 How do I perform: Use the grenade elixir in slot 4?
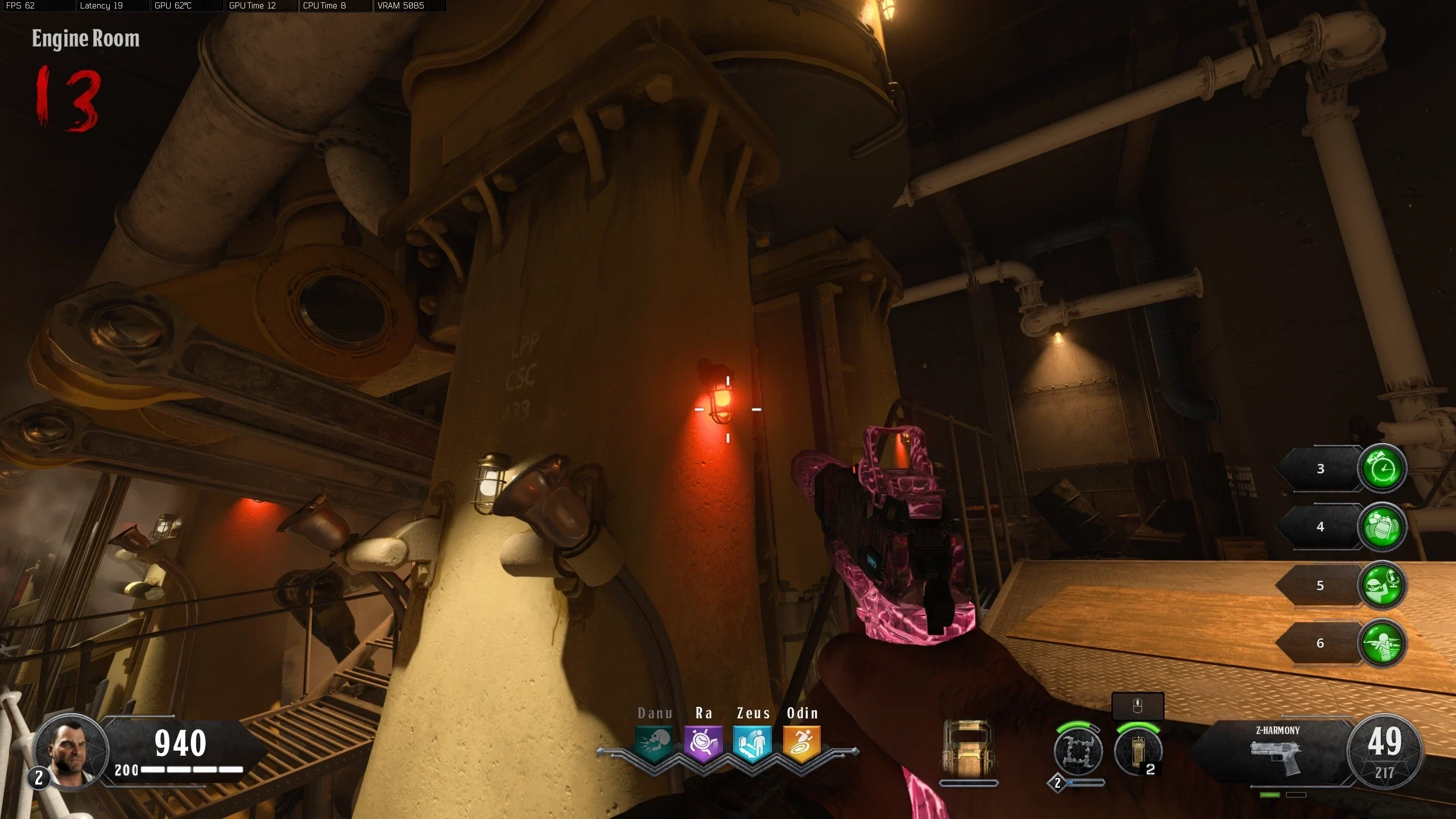coord(1381,527)
